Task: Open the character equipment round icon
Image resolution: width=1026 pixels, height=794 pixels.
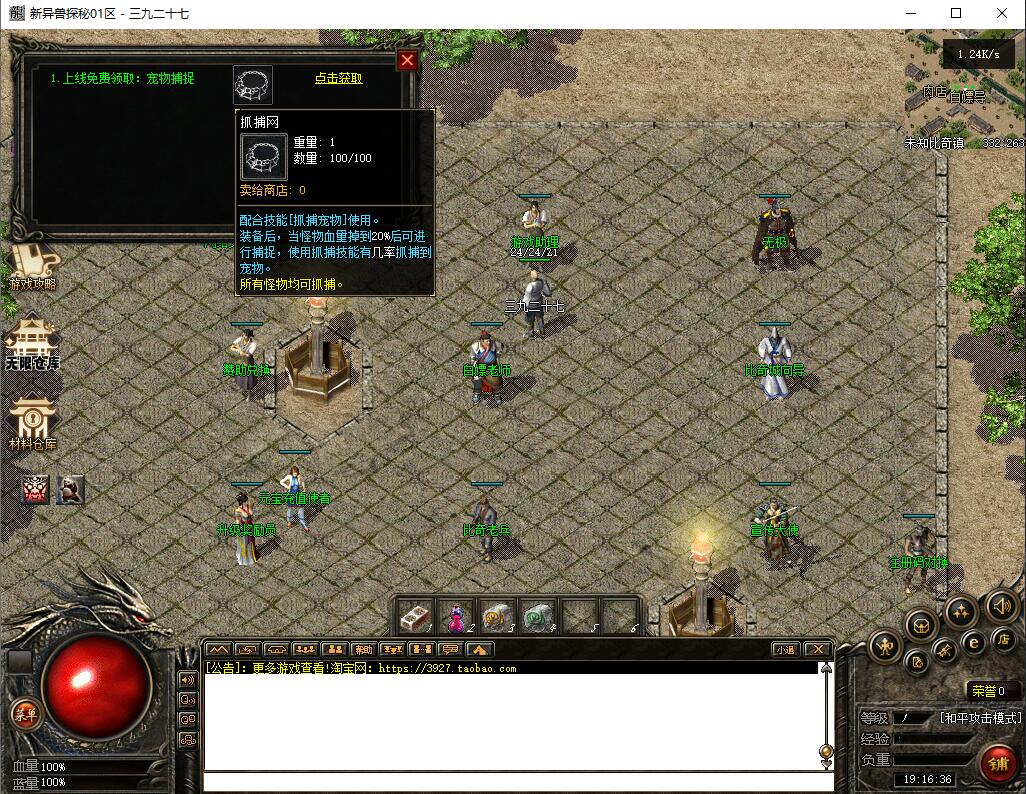Action: (x=885, y=645)
